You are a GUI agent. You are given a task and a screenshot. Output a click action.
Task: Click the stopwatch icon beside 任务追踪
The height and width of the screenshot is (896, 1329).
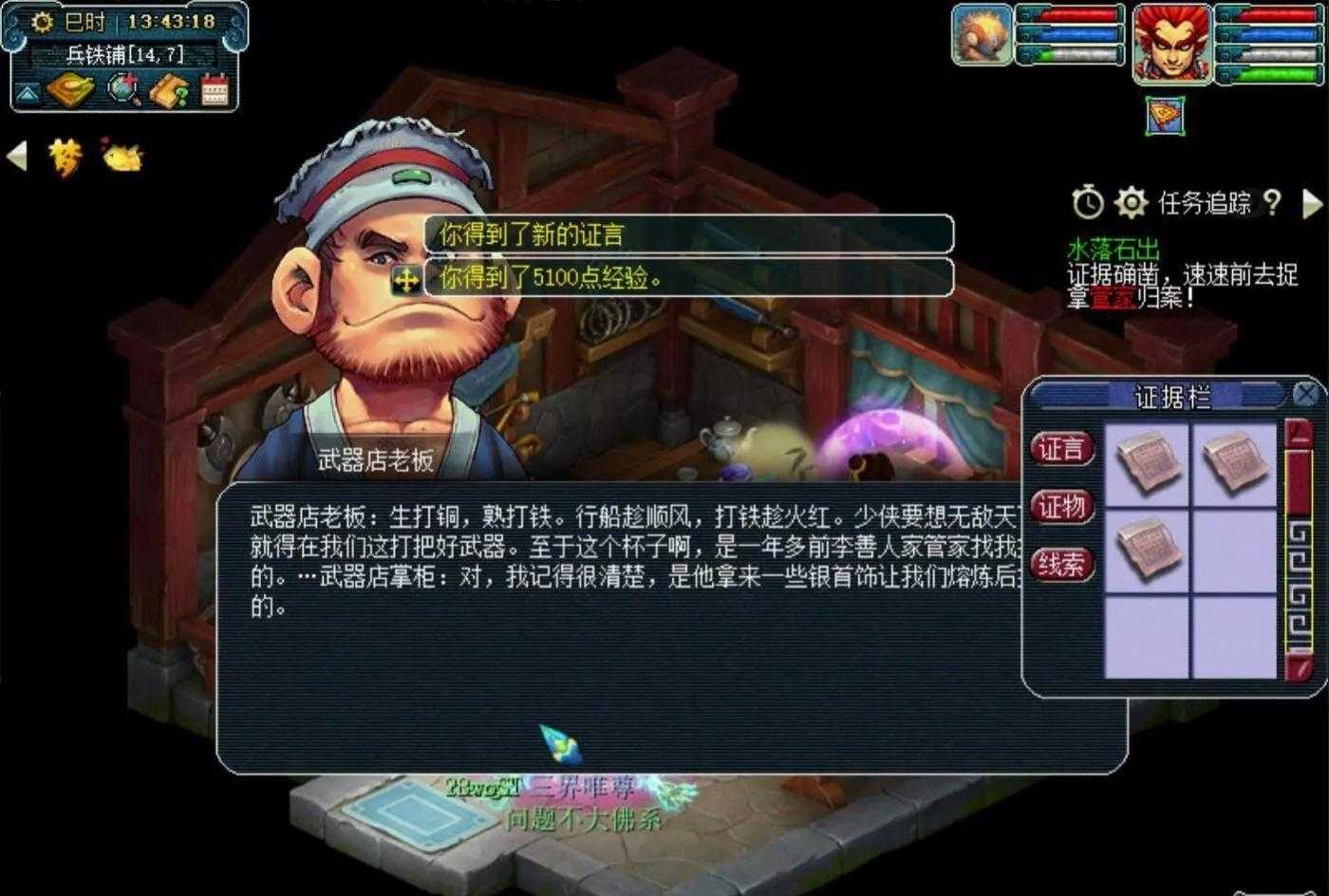click(x=1088, y=200)
